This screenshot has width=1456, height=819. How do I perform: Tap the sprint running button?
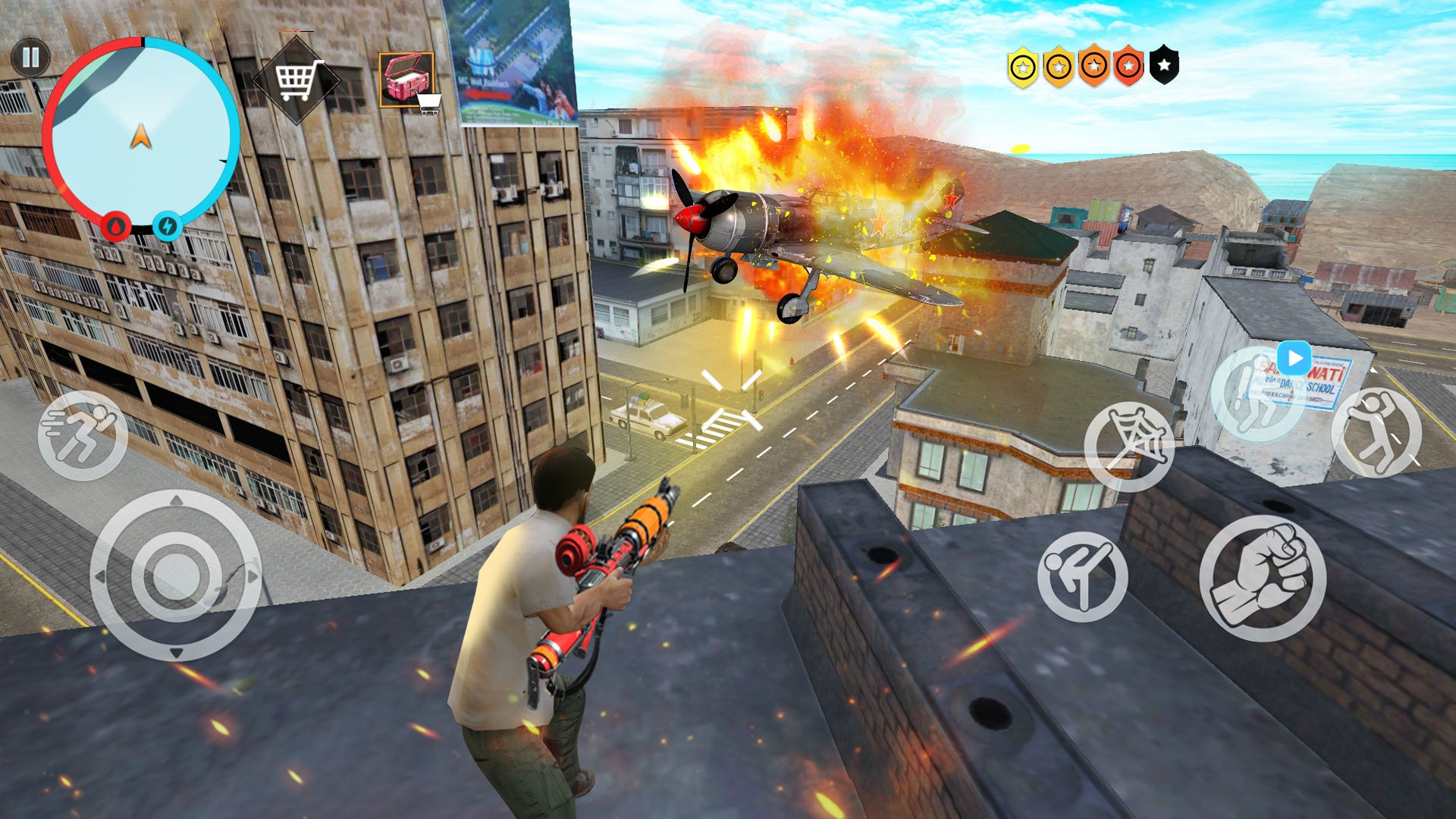(x=83, y=435)
